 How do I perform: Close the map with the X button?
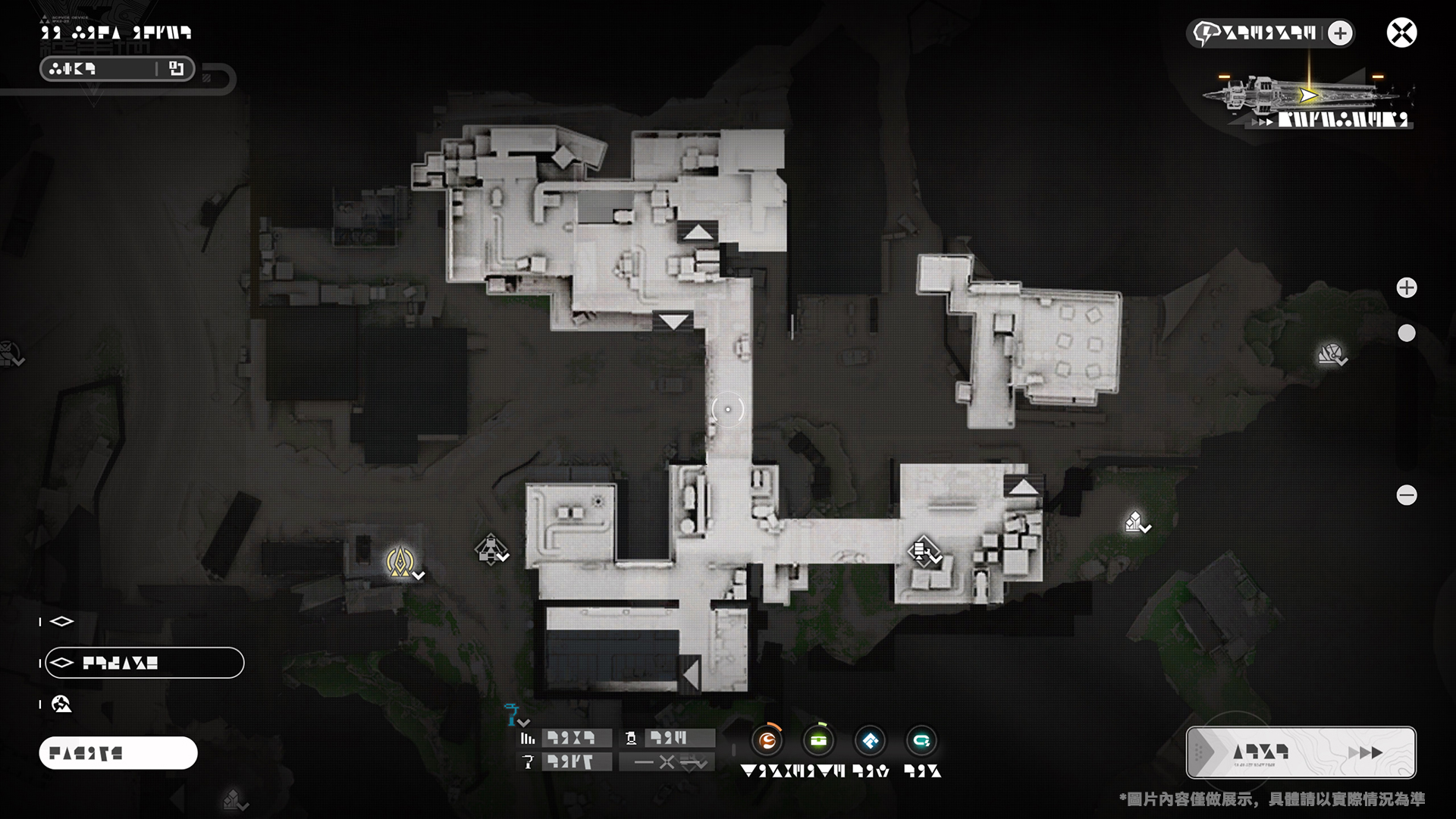[x=1401, y=33]
